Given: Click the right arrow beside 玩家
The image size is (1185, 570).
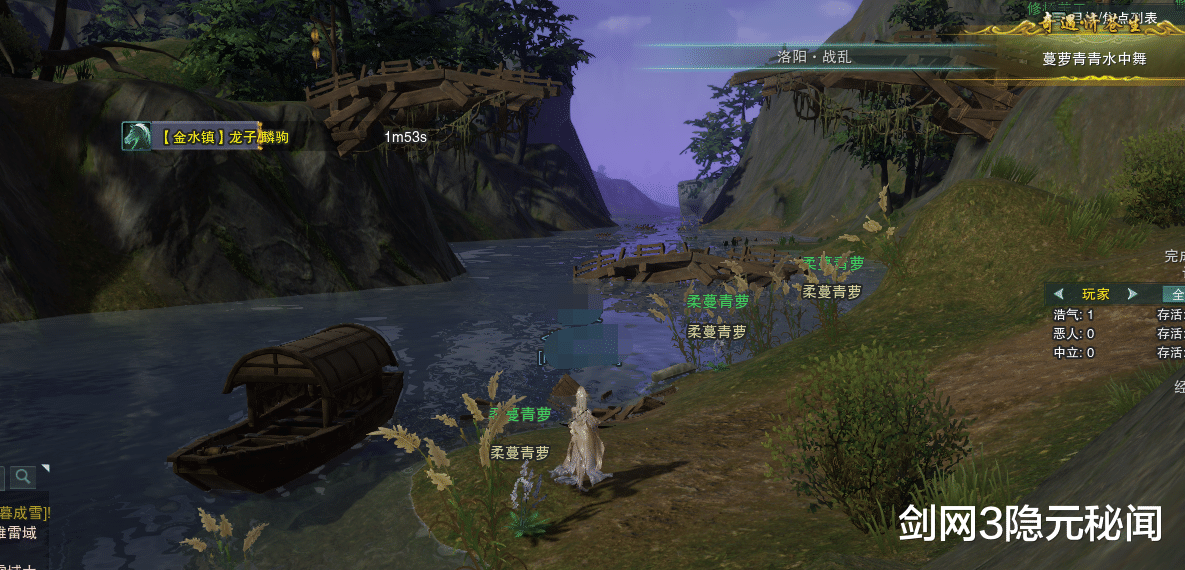Looking at the screenshot, I should tap(1132, 294).
